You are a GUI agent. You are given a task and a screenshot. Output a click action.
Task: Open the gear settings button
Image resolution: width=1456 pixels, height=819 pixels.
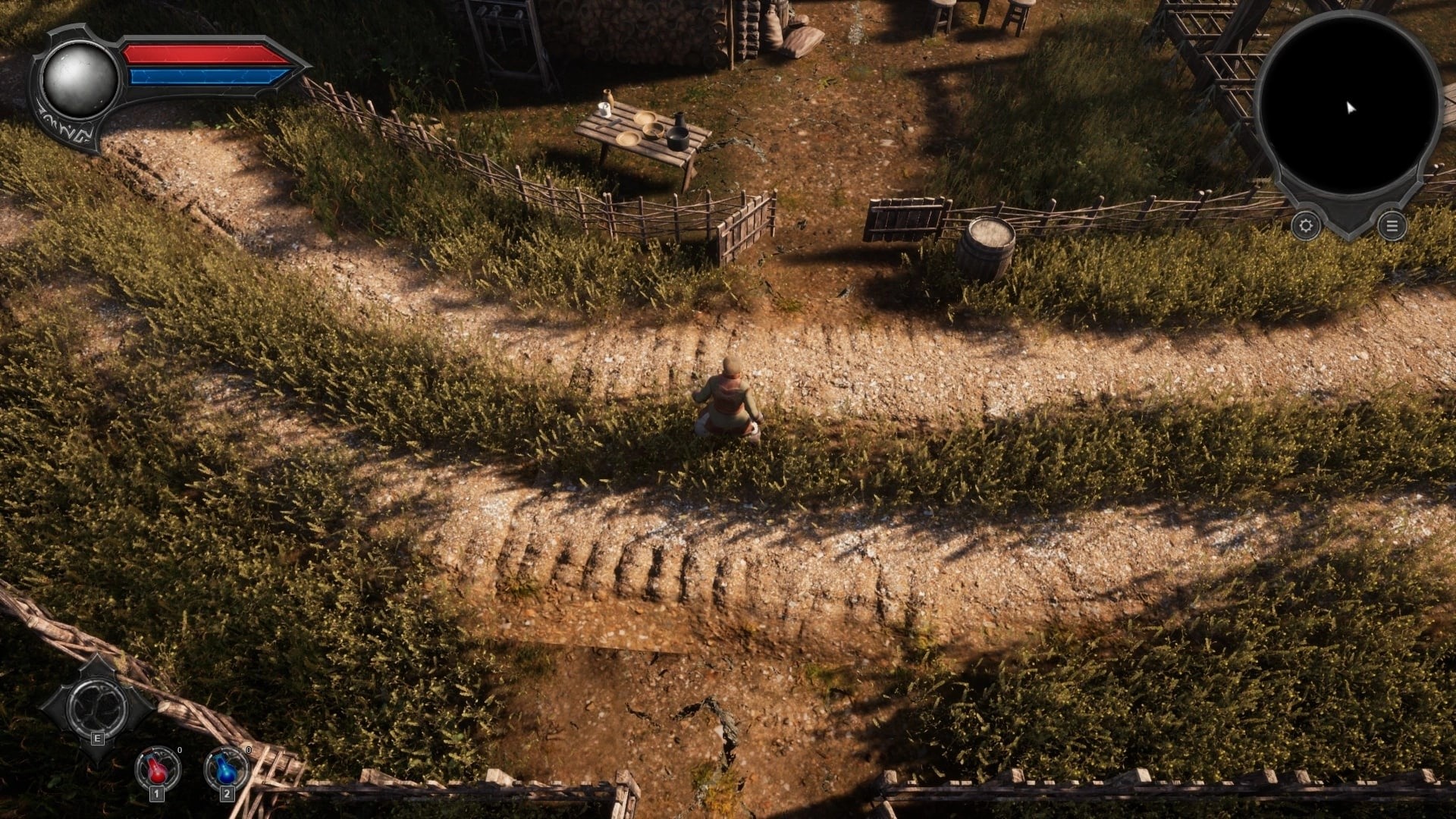coord(1305,225)
